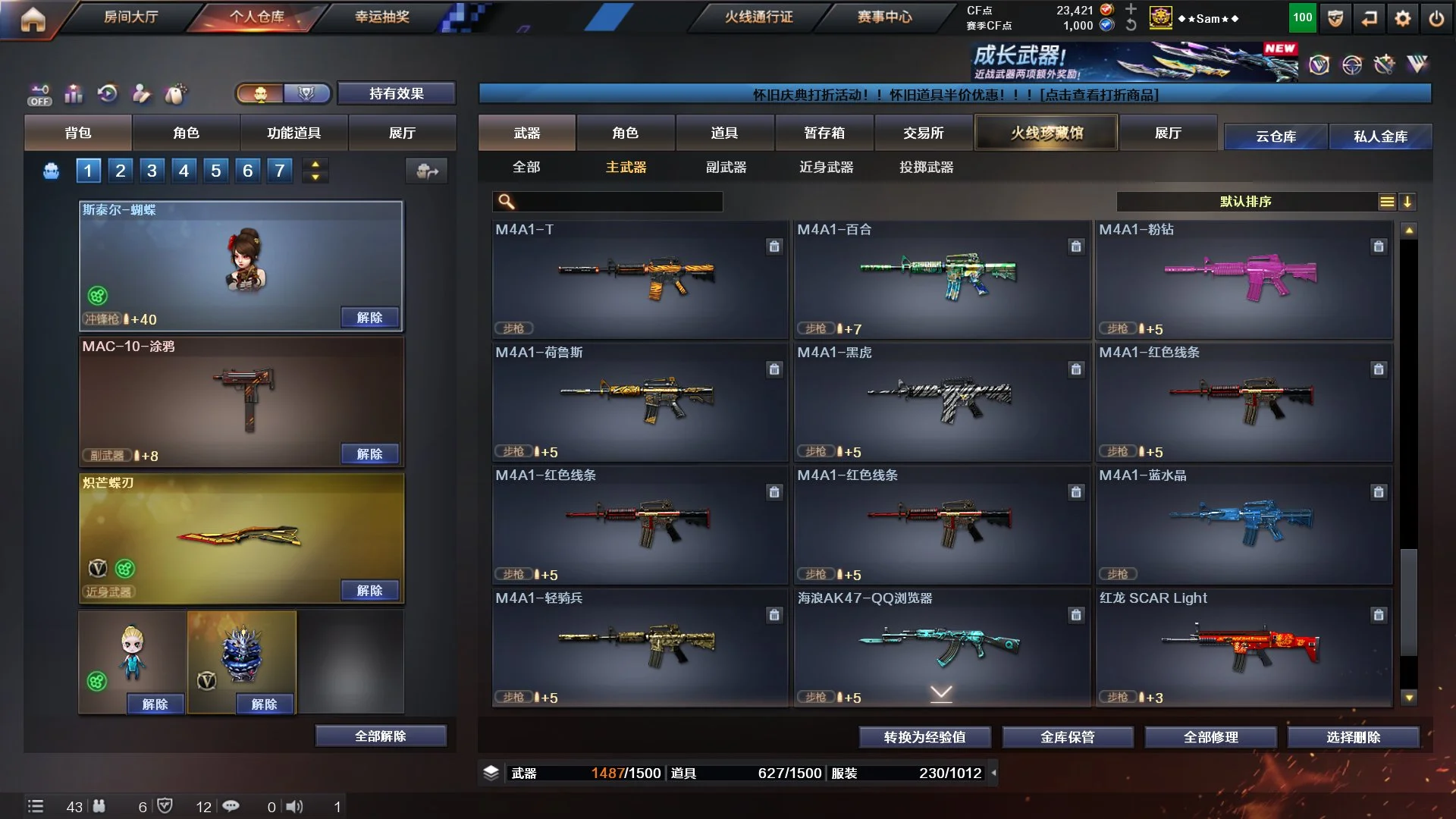This screenshot has height=819, width=1456.
Task: Click the weapon search field
Action: pyautogui.click(x=614, y=202)
